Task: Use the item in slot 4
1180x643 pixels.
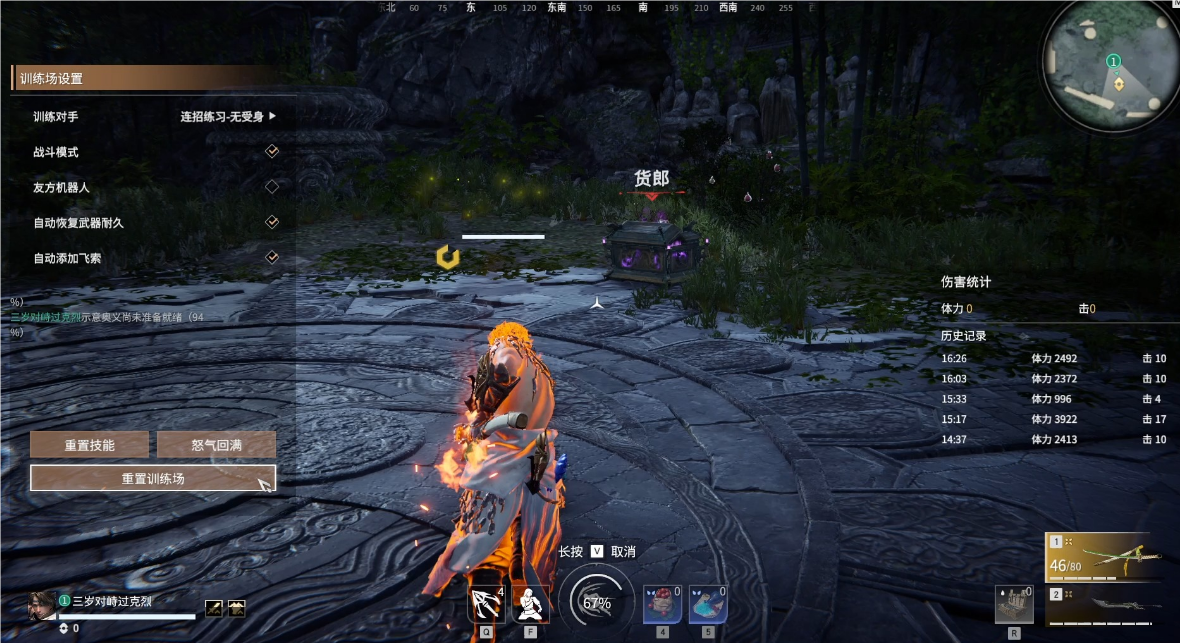Action: click(x=661, y=604)
